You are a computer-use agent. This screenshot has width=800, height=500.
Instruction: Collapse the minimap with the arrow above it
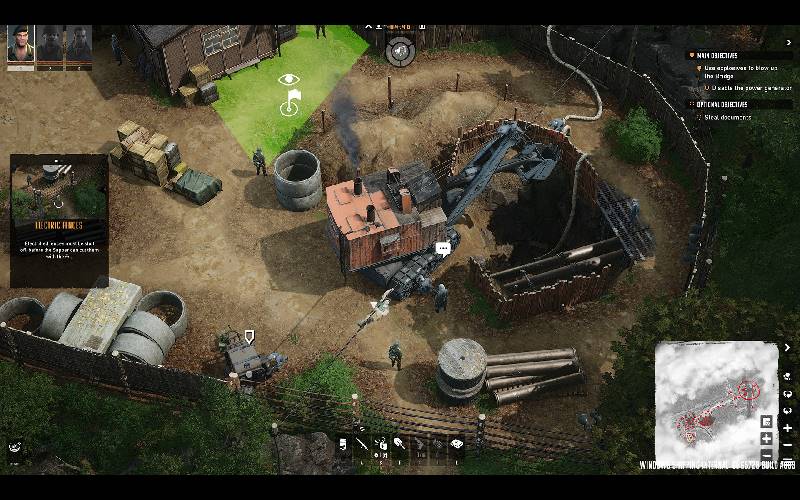coord(787,348)
